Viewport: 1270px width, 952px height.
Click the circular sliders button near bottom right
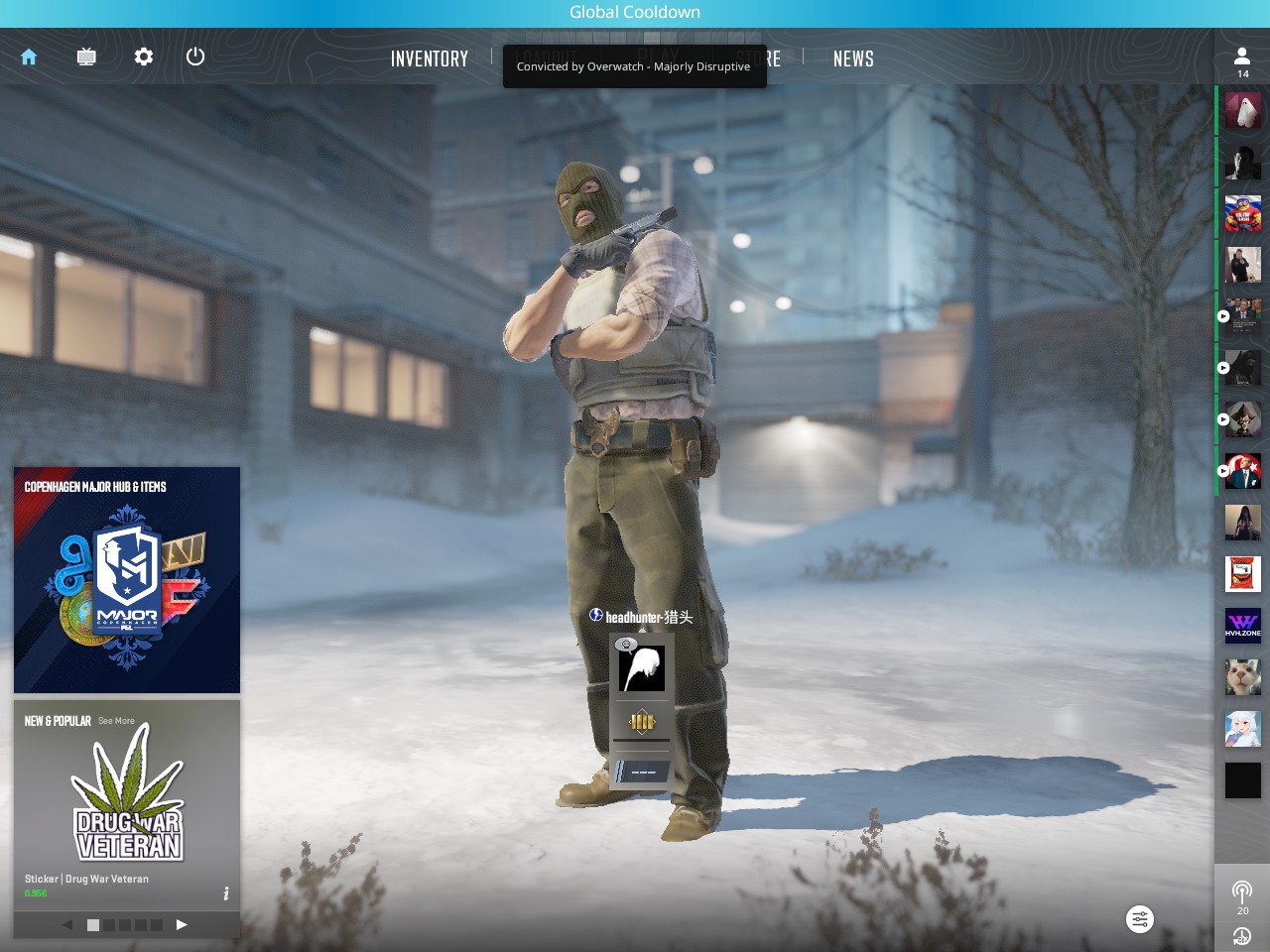pos(1139,919)
